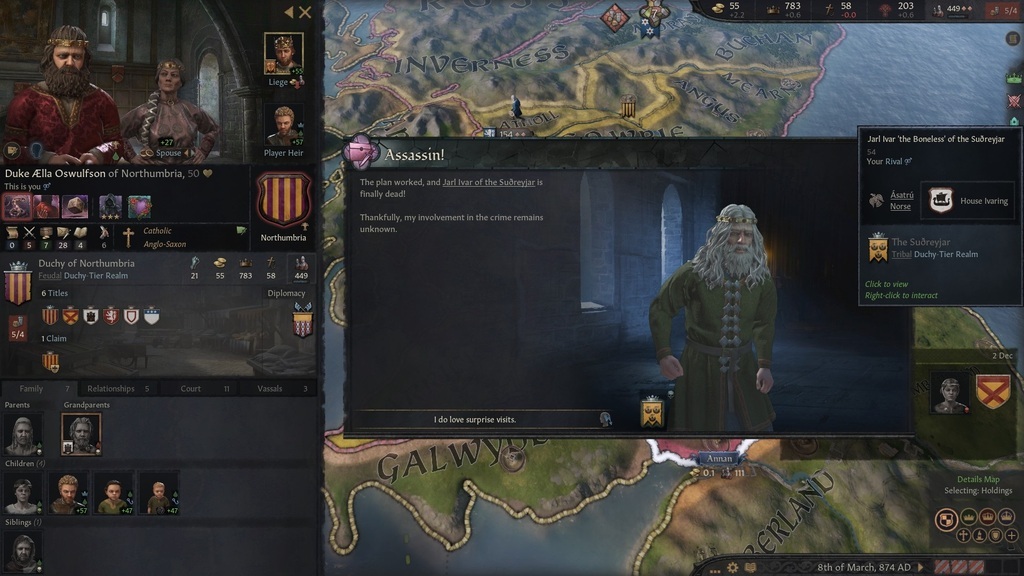Click the game date to toggle pause
The height and width of the screenshot is (576, 1024).
pos(863,567)
